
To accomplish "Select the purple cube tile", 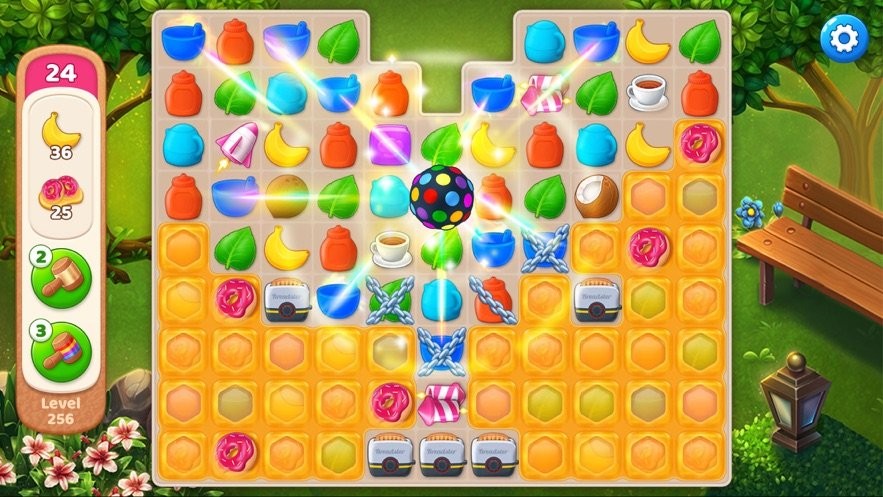I will [389, 144].
